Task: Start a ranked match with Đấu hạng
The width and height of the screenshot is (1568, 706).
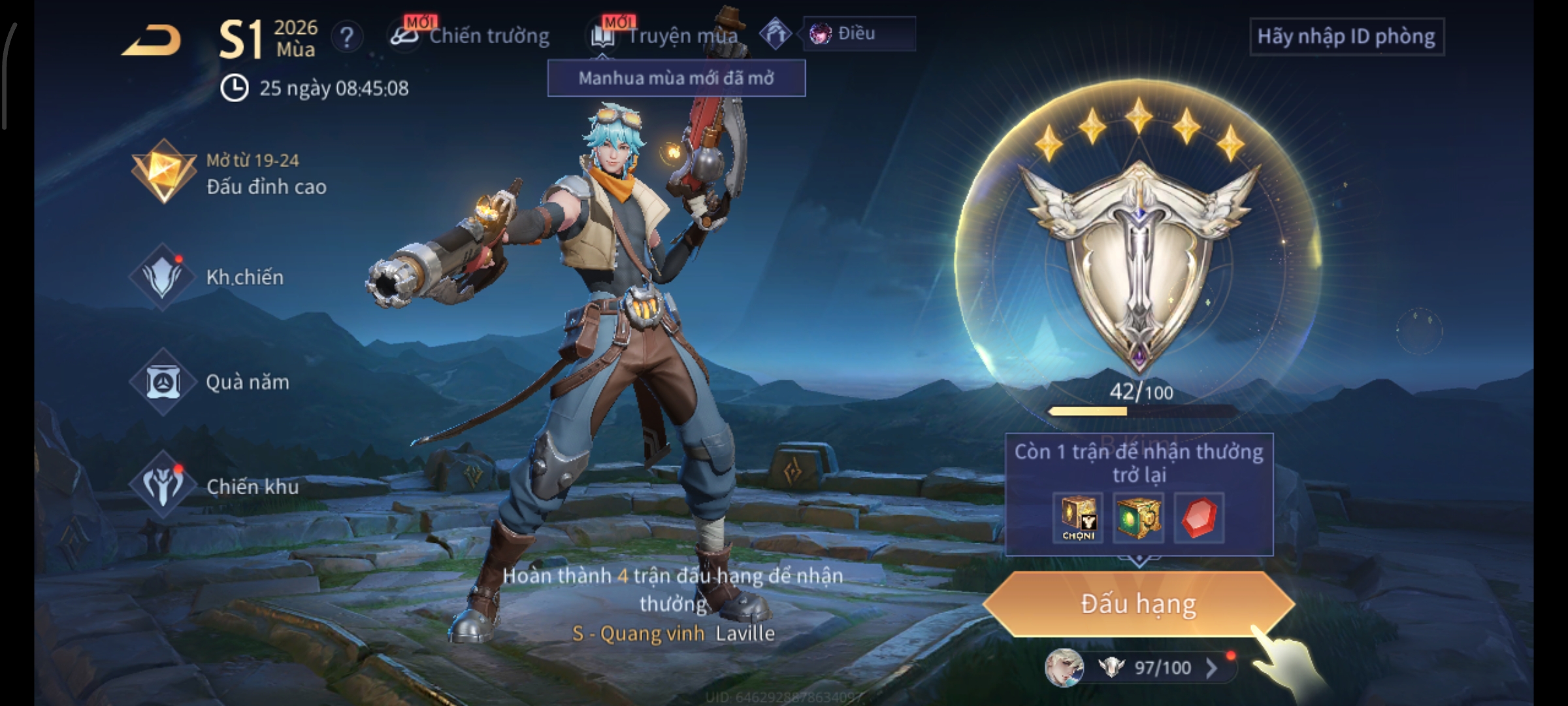Action: click(x=1138, y=604)
